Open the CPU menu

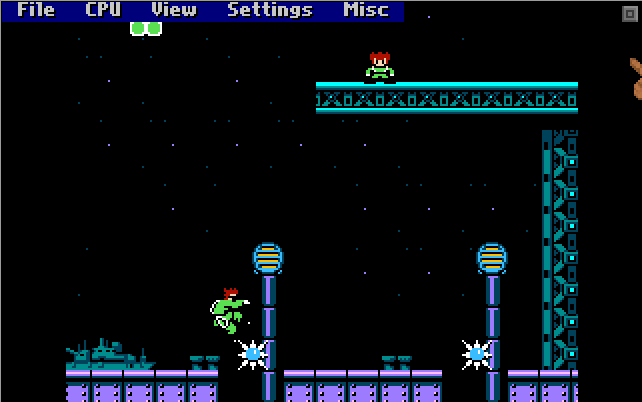[103, 11]
